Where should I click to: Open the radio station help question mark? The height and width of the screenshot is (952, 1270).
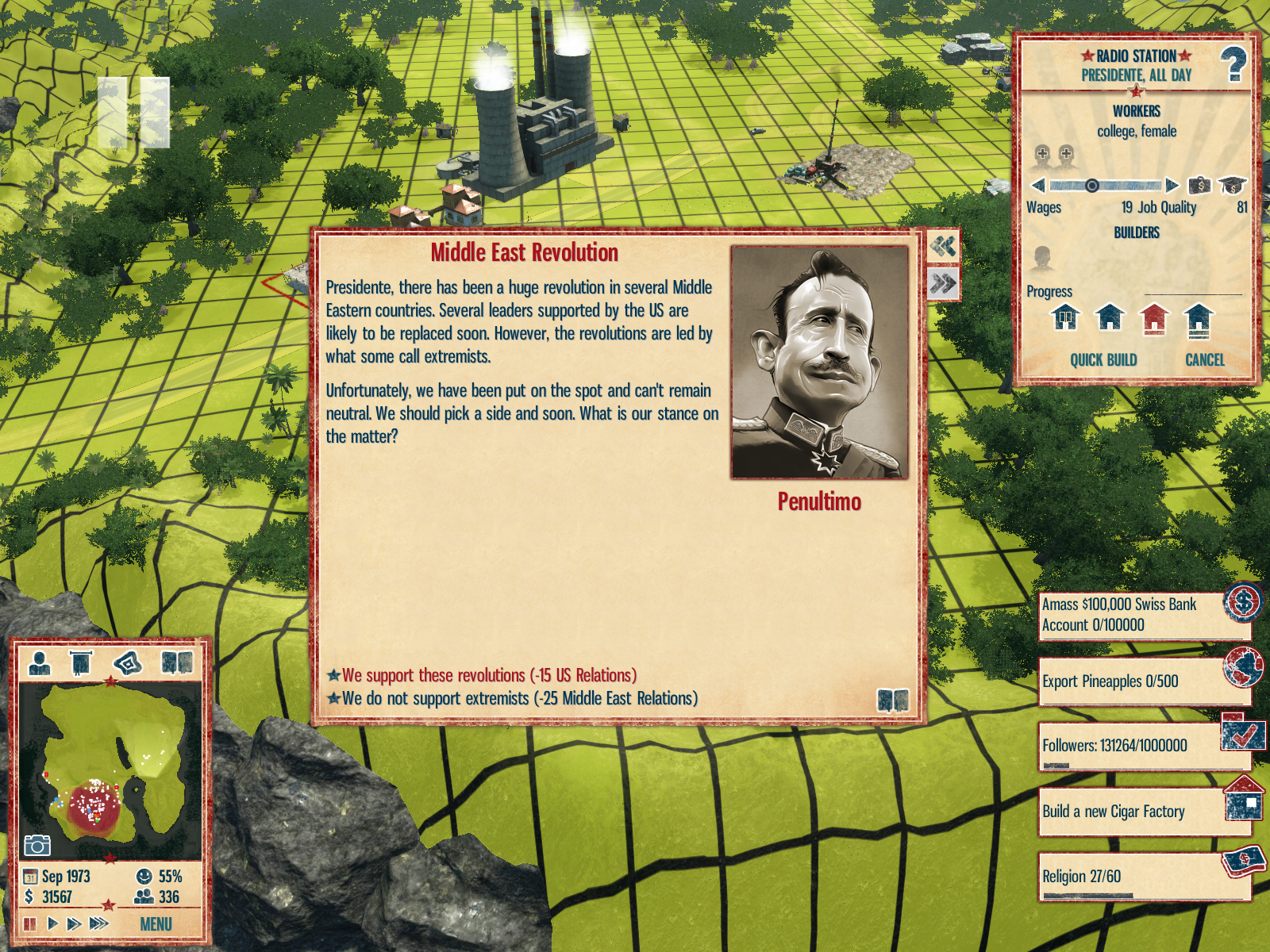point(1233,65)
